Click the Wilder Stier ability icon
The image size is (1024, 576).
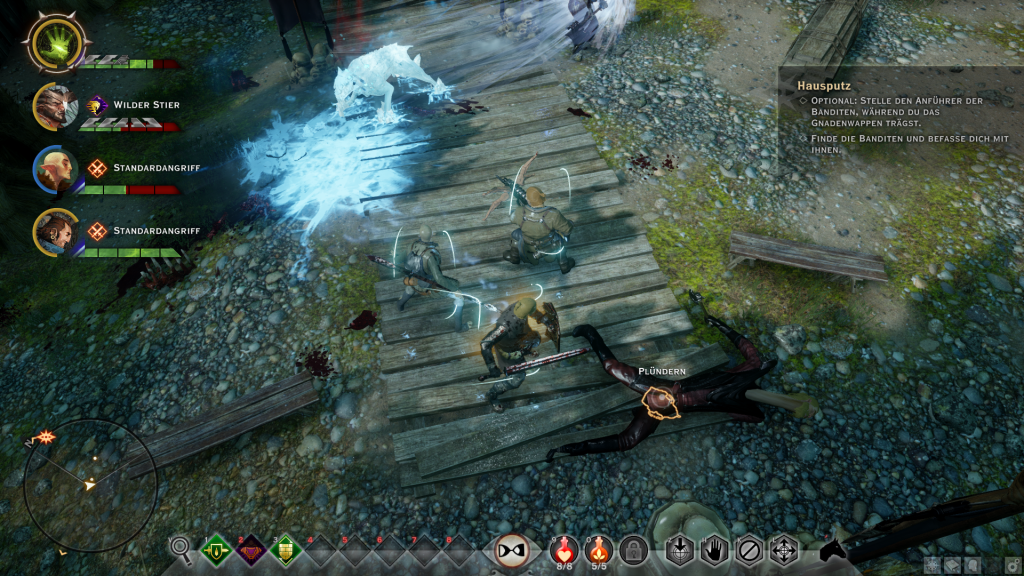point(97,105)
